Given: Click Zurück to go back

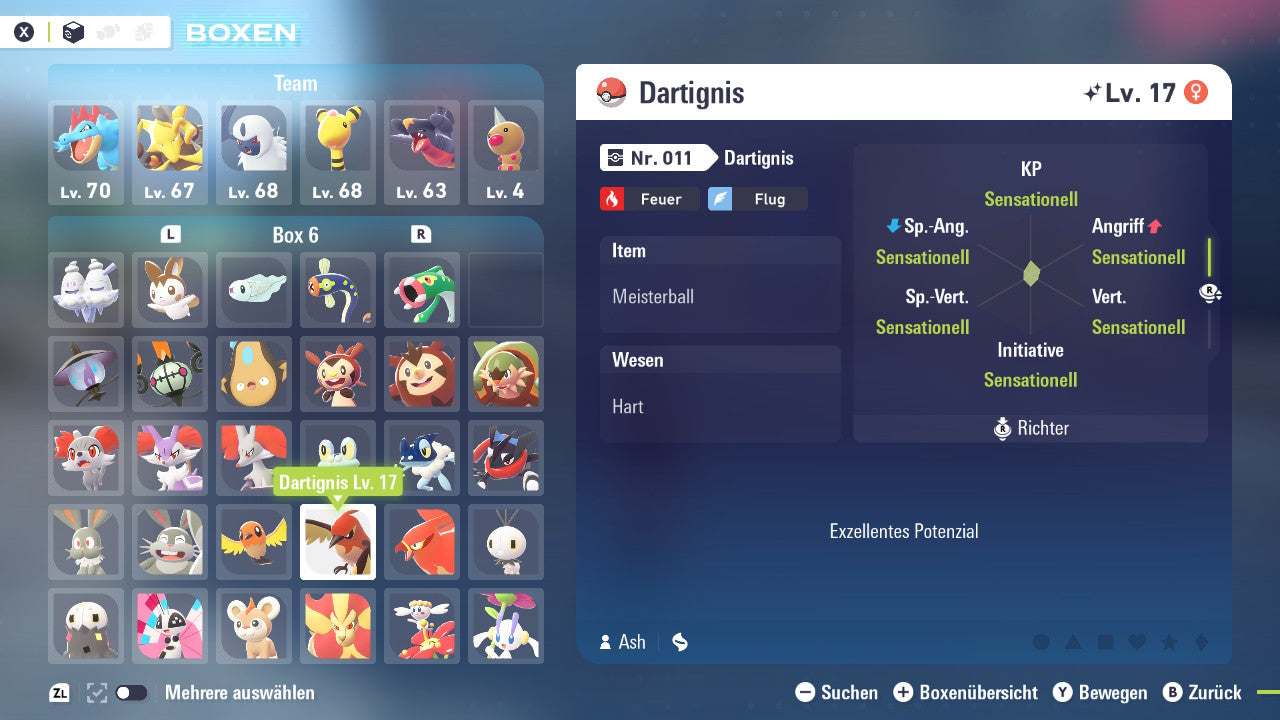Looking at the screenshot, I should coord(1203,692).
